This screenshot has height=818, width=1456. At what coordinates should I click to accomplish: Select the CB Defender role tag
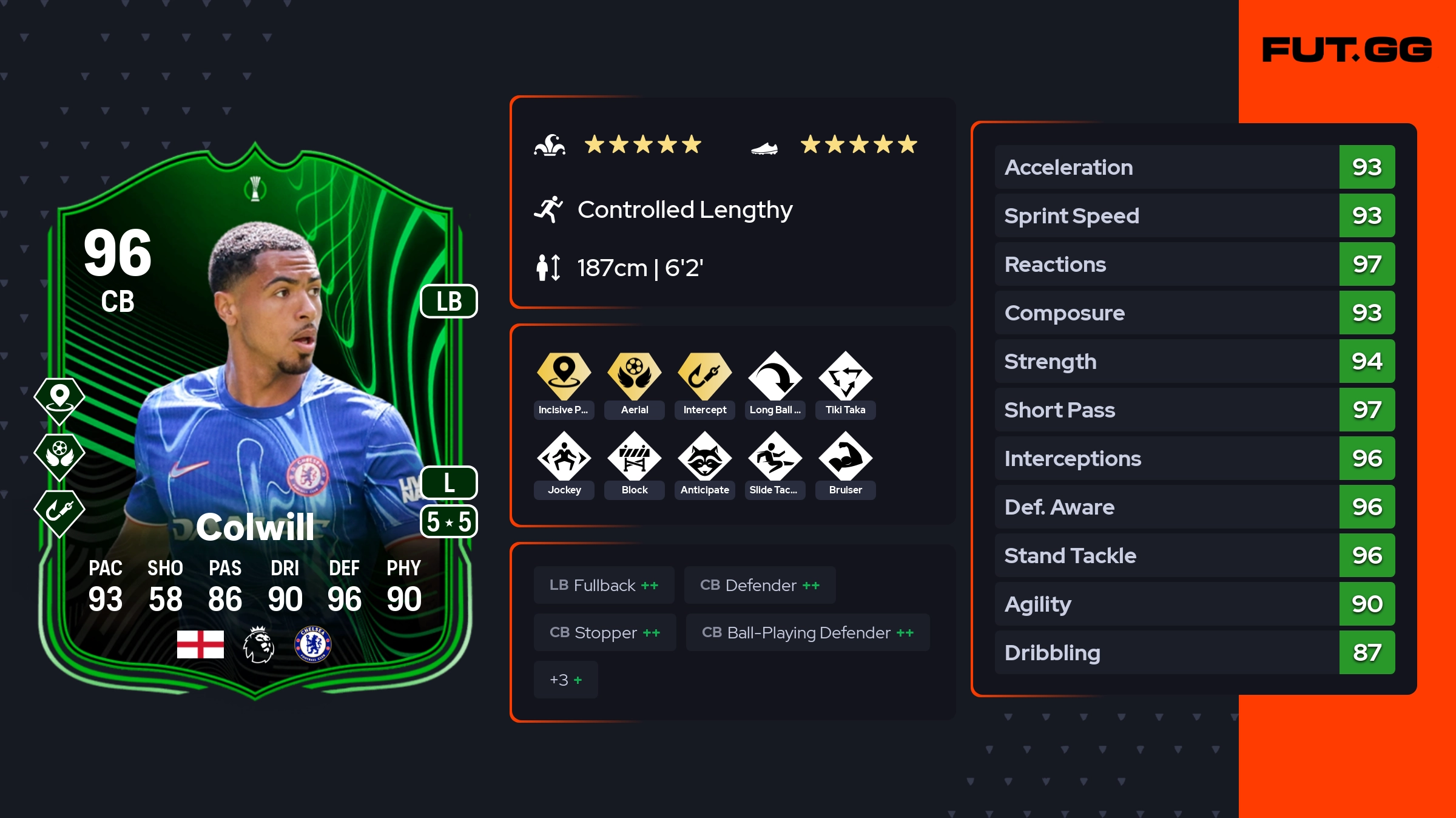click(760, 585)
